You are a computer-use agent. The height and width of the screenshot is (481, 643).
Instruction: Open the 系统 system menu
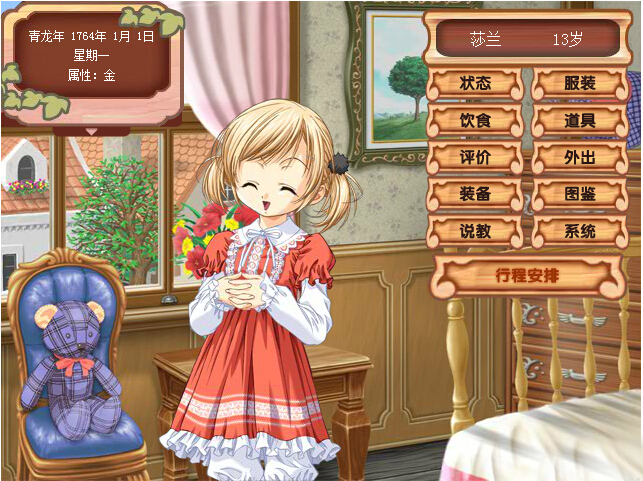tap(579, 231)
